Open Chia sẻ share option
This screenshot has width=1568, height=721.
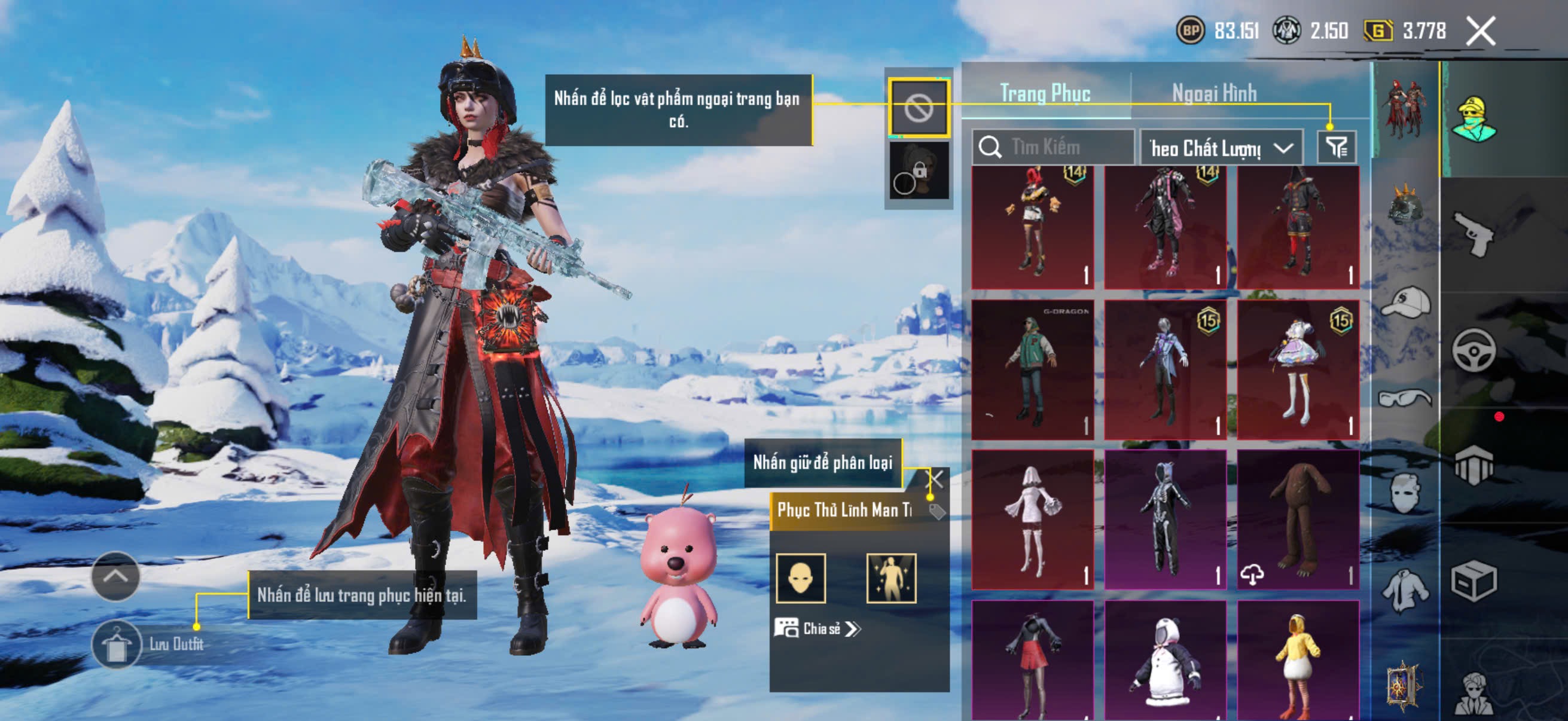click(817, 628)
